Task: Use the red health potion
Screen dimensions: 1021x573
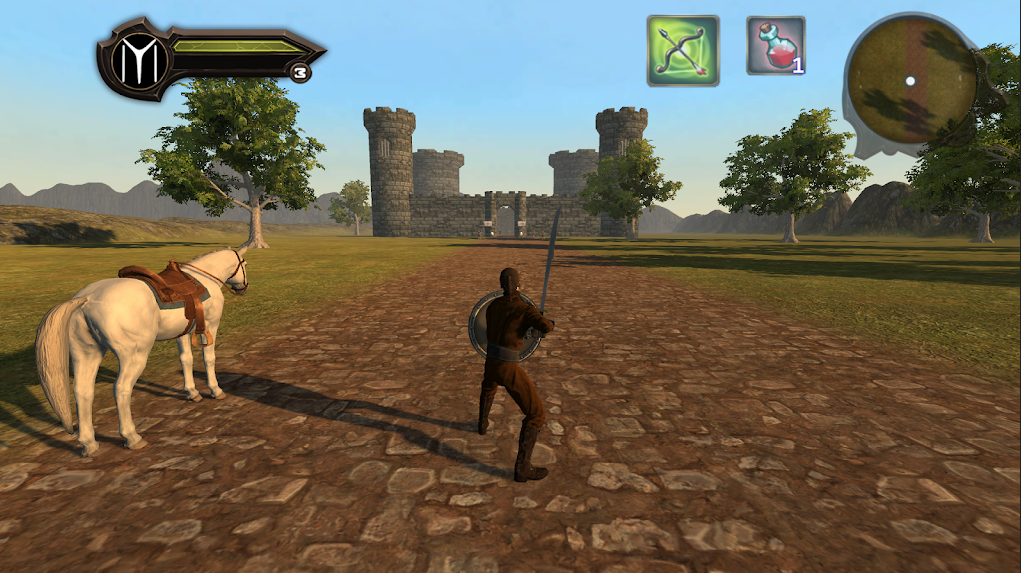Action: 775,46
